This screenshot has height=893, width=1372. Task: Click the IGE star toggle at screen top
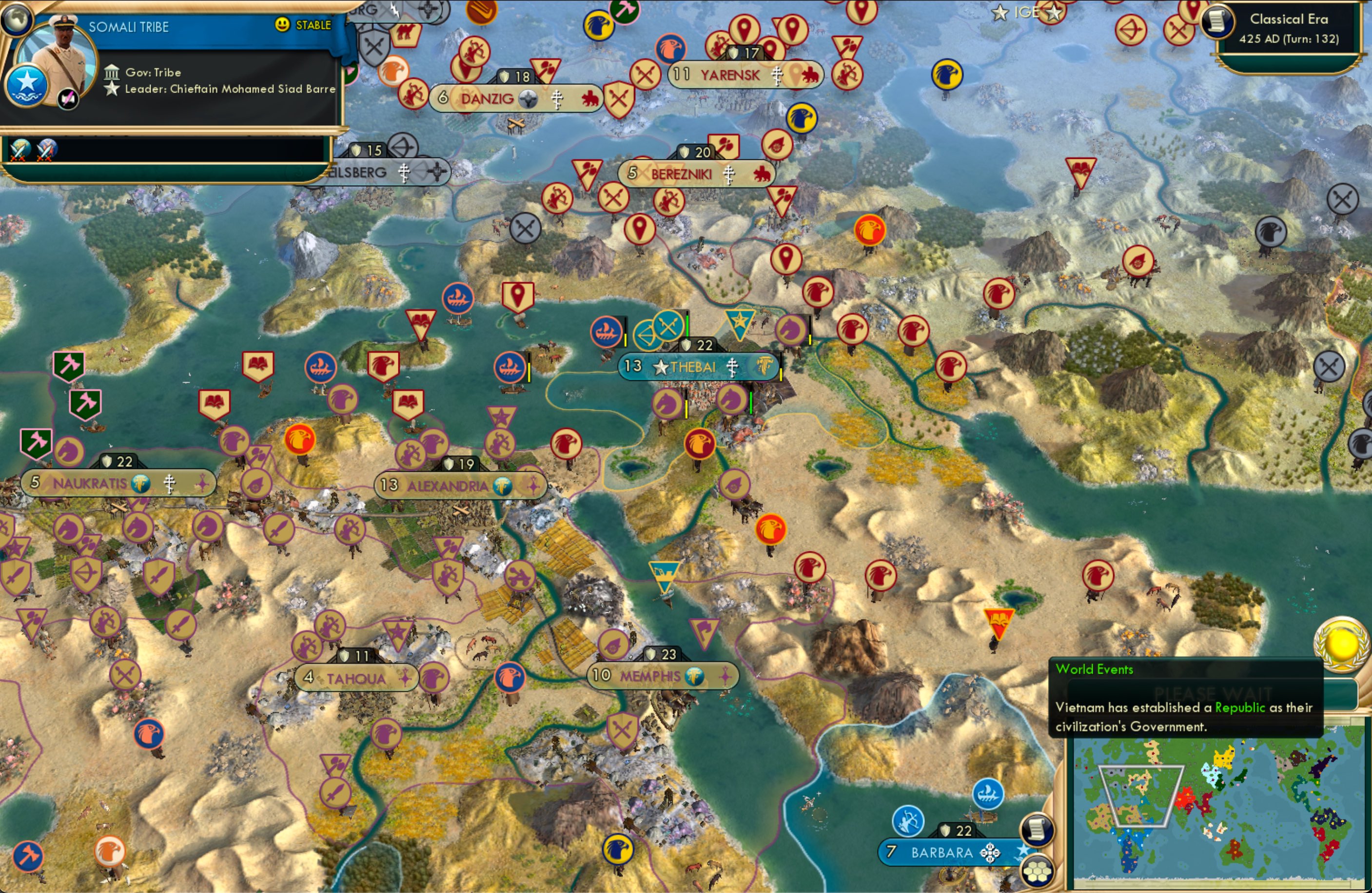click(1000, 13)
